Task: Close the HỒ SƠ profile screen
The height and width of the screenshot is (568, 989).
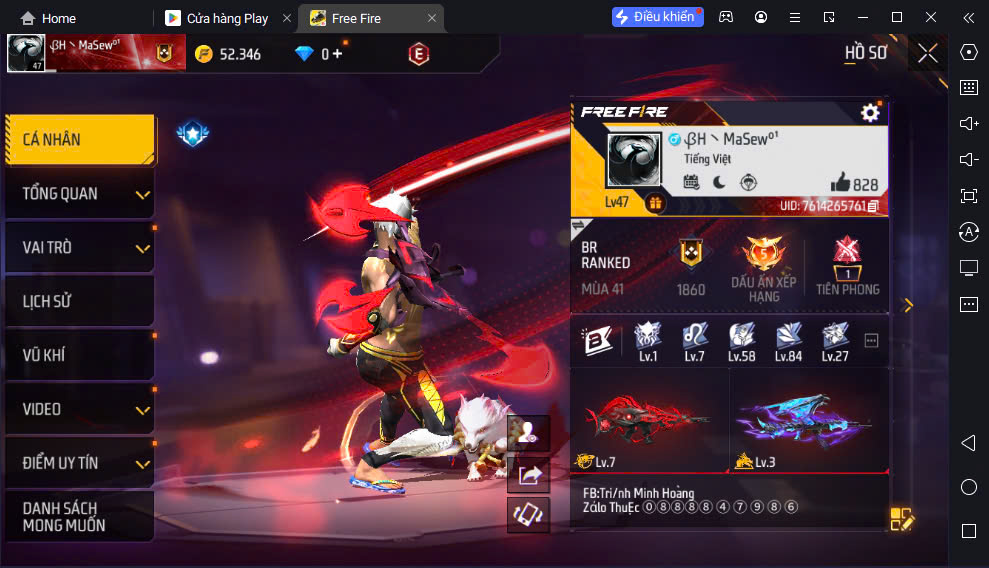Action: click(x=928, y=53)
